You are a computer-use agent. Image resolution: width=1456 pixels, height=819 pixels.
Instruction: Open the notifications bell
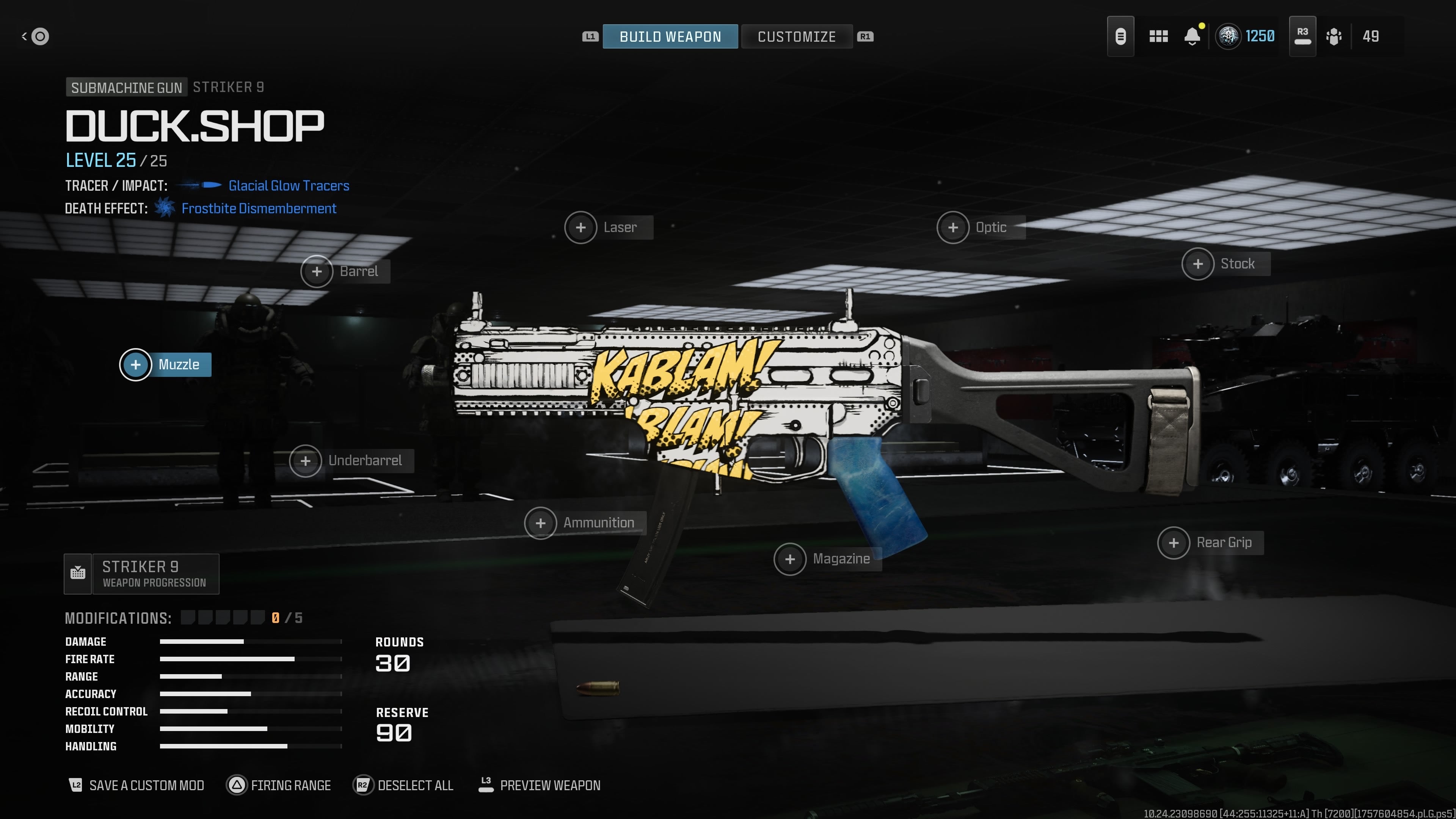(1192, 36)
